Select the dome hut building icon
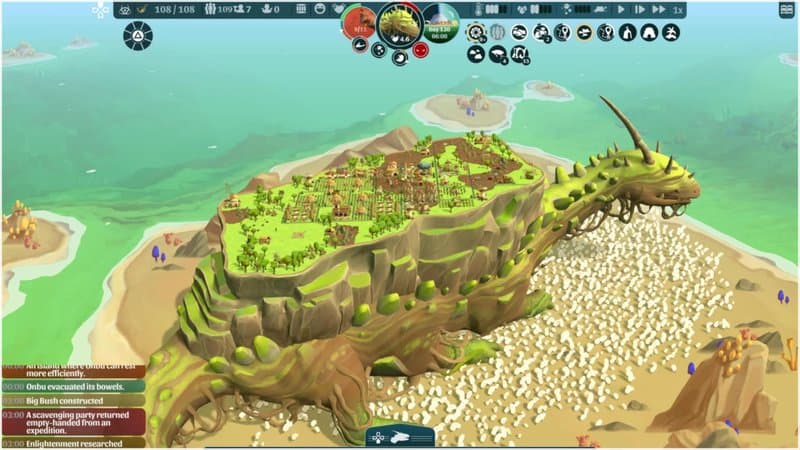This screenshot has width=800, height=450. click(x=650, y=32)
